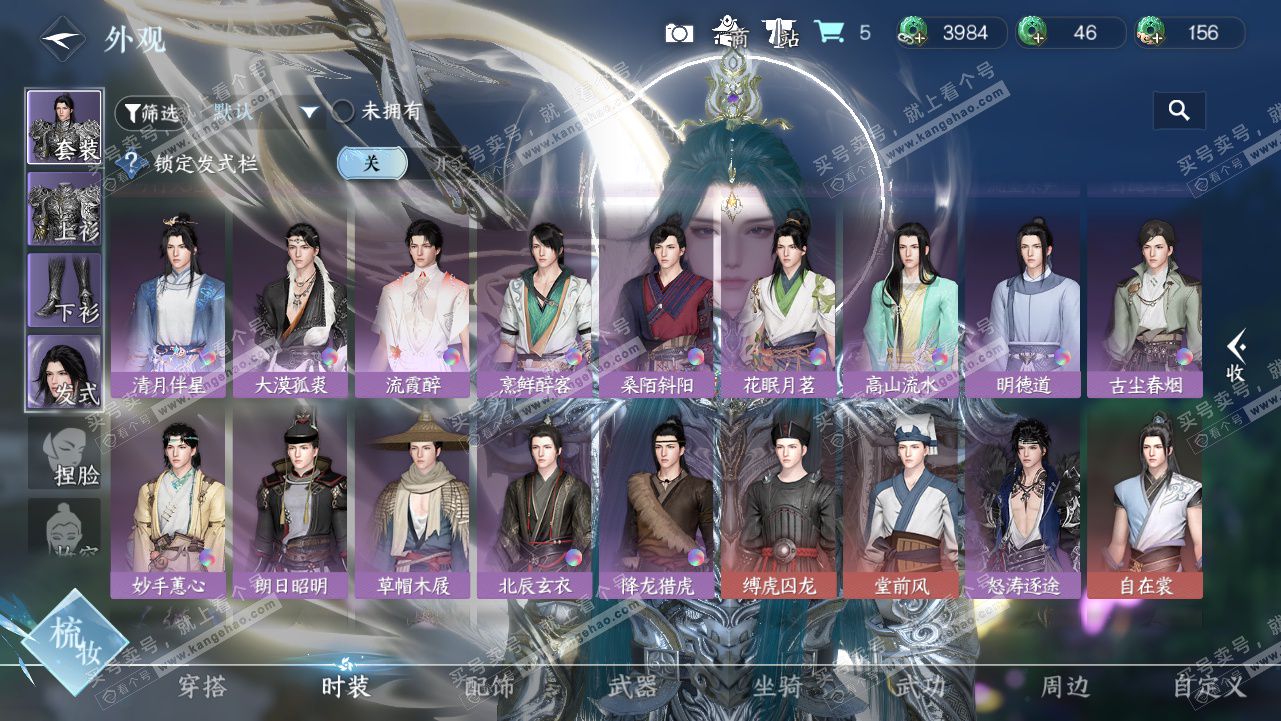
Task: Toggle the 锁定发式栏 switch
Action: [372, 163]
